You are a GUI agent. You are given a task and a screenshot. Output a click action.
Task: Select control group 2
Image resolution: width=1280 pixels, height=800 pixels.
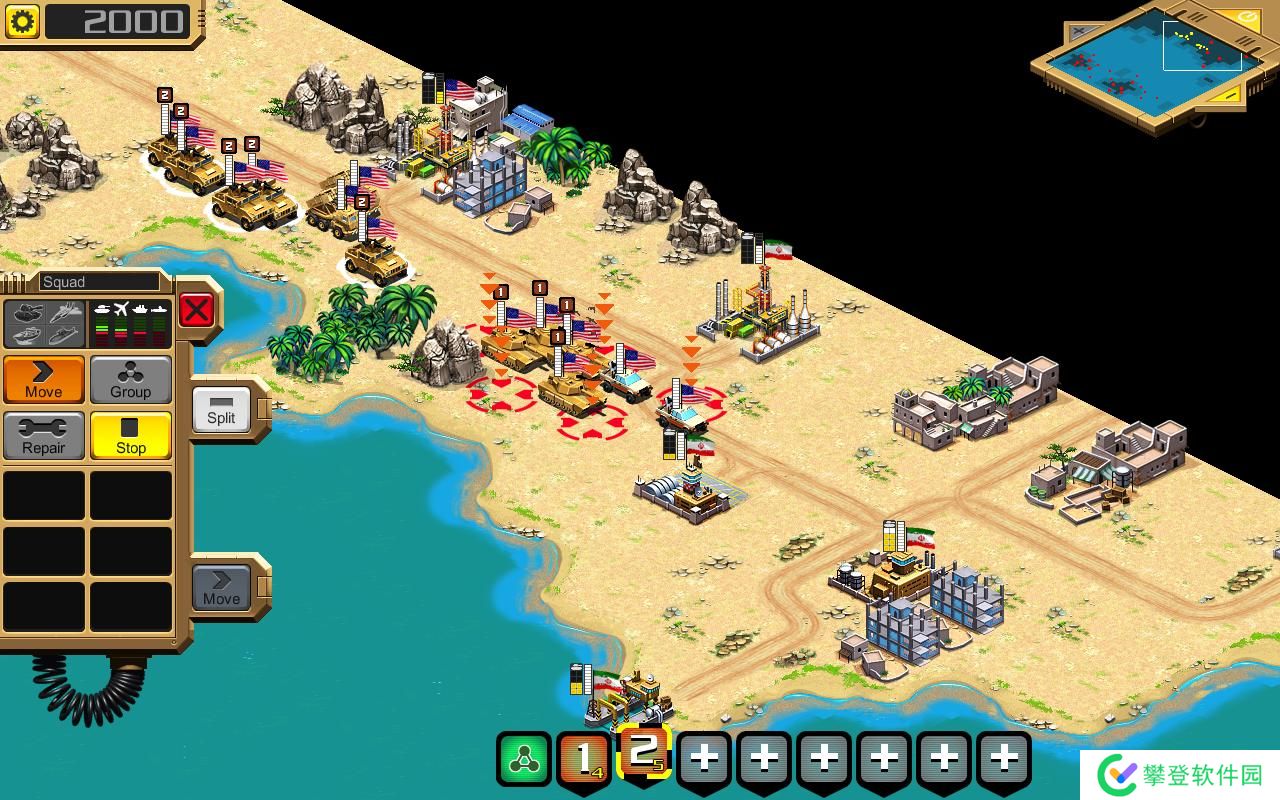point(644,755)
